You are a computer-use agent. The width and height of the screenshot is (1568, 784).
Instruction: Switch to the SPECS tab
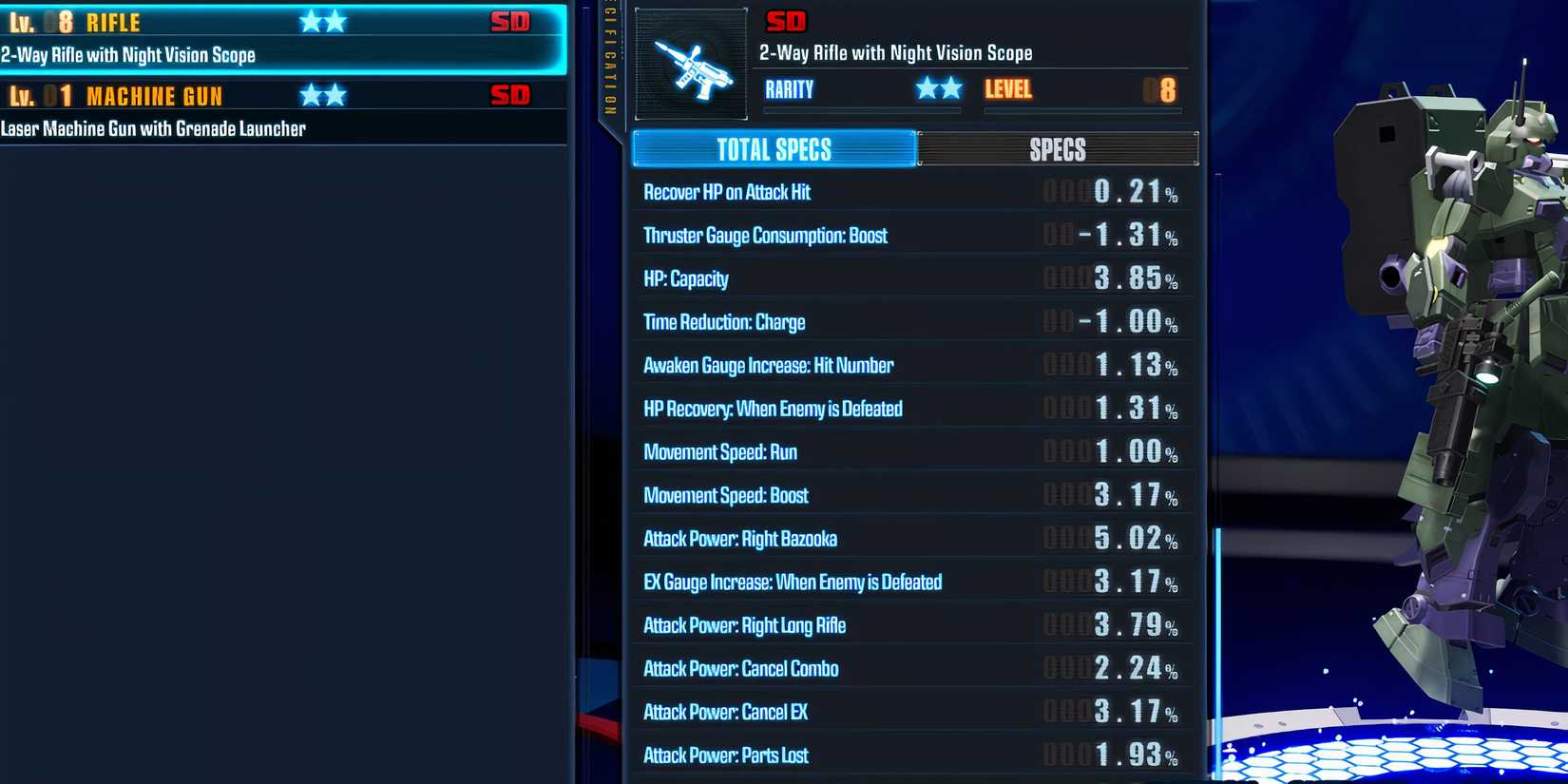coord(1058,149)
